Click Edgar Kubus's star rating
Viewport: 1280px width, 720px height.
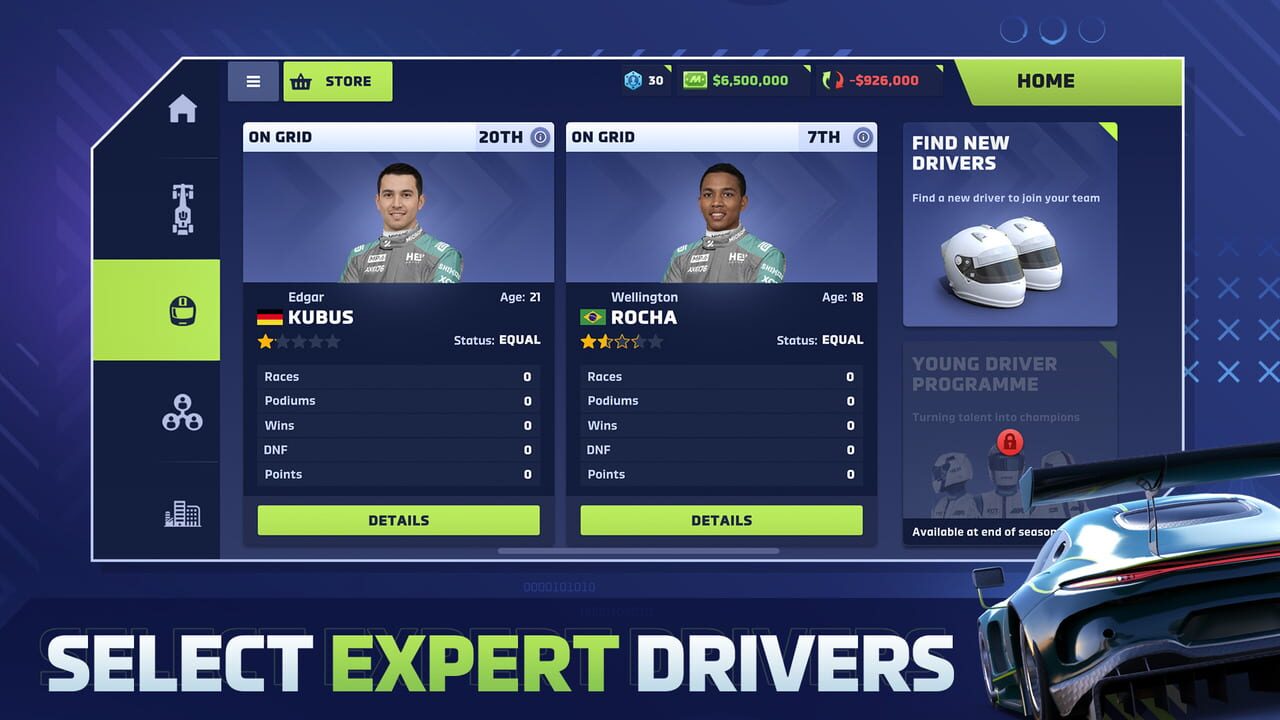pos(298,341)
